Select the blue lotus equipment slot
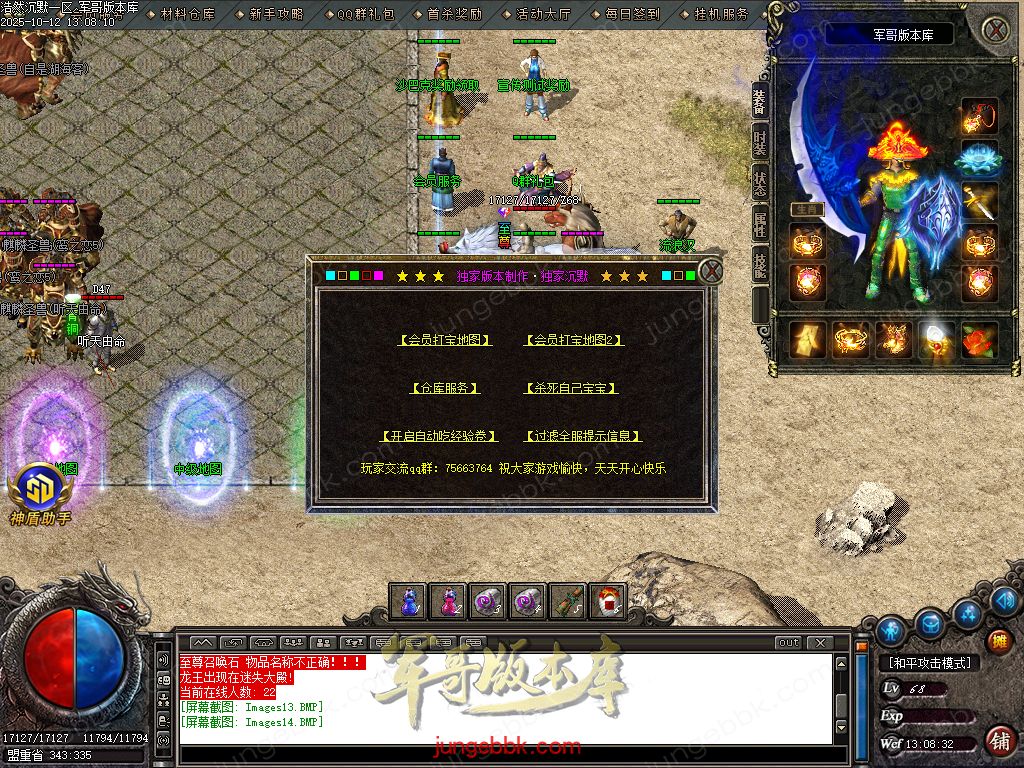The image size is (1024, 768). [980, 159]
